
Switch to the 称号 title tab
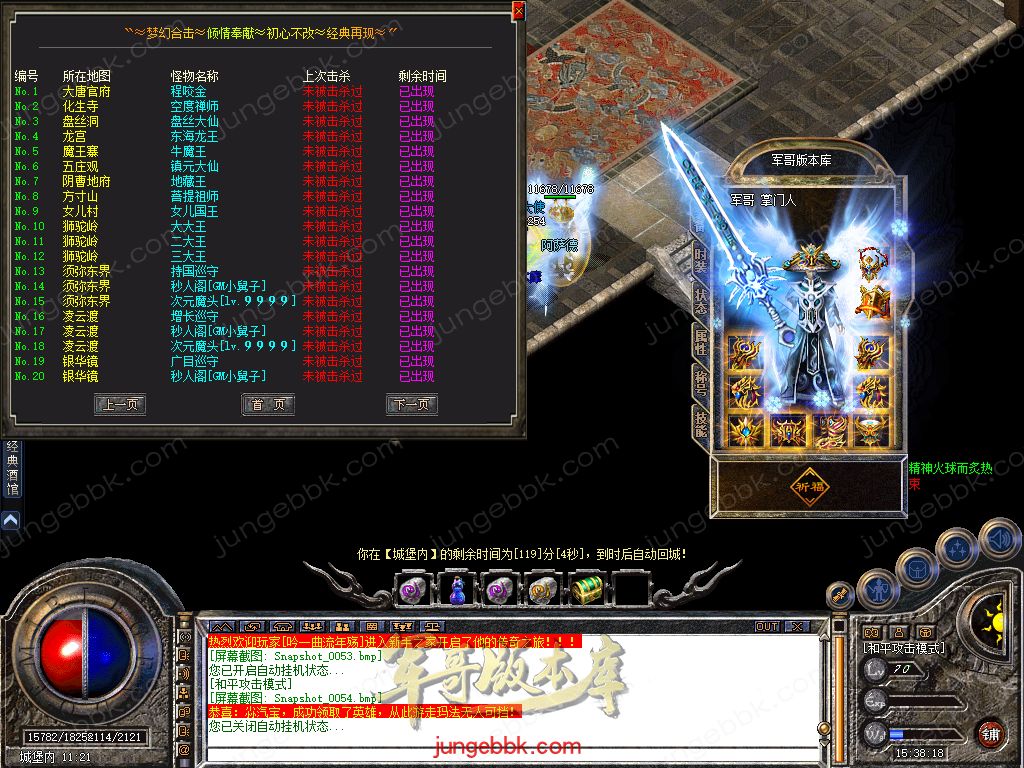click(701, 385)
